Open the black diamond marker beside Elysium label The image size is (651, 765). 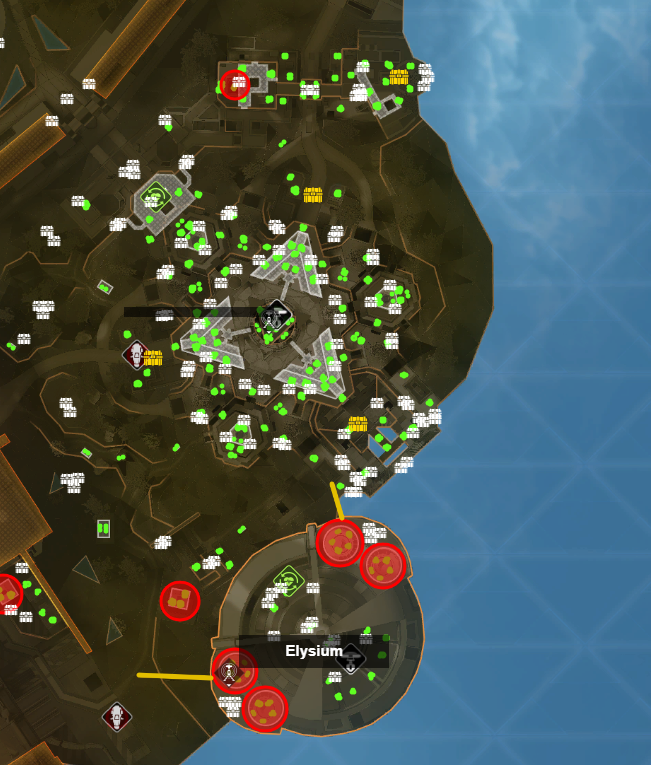[350, 657]
